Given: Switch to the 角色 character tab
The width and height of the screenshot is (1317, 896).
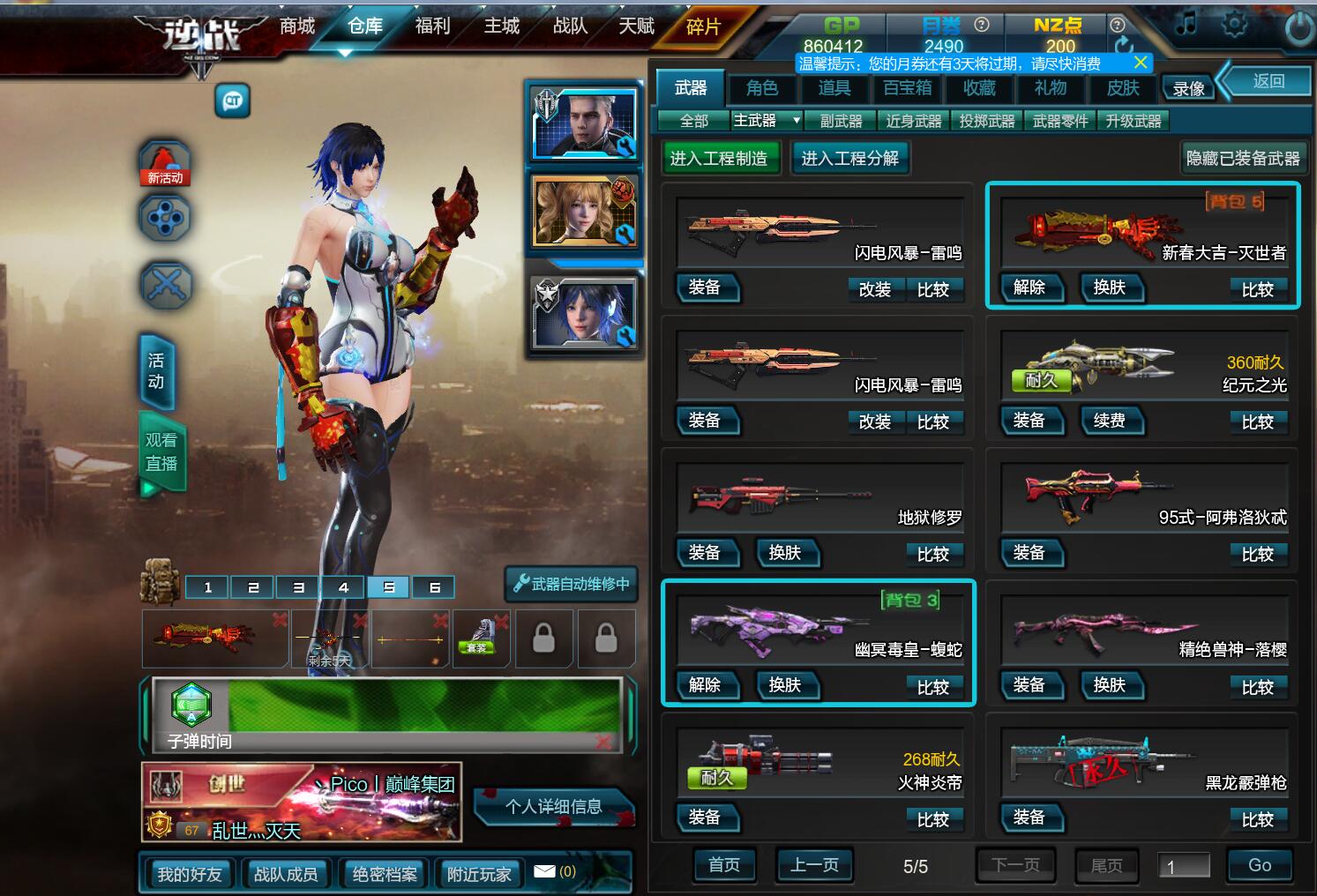Looking at the screenshot, I should click(762, 87).
